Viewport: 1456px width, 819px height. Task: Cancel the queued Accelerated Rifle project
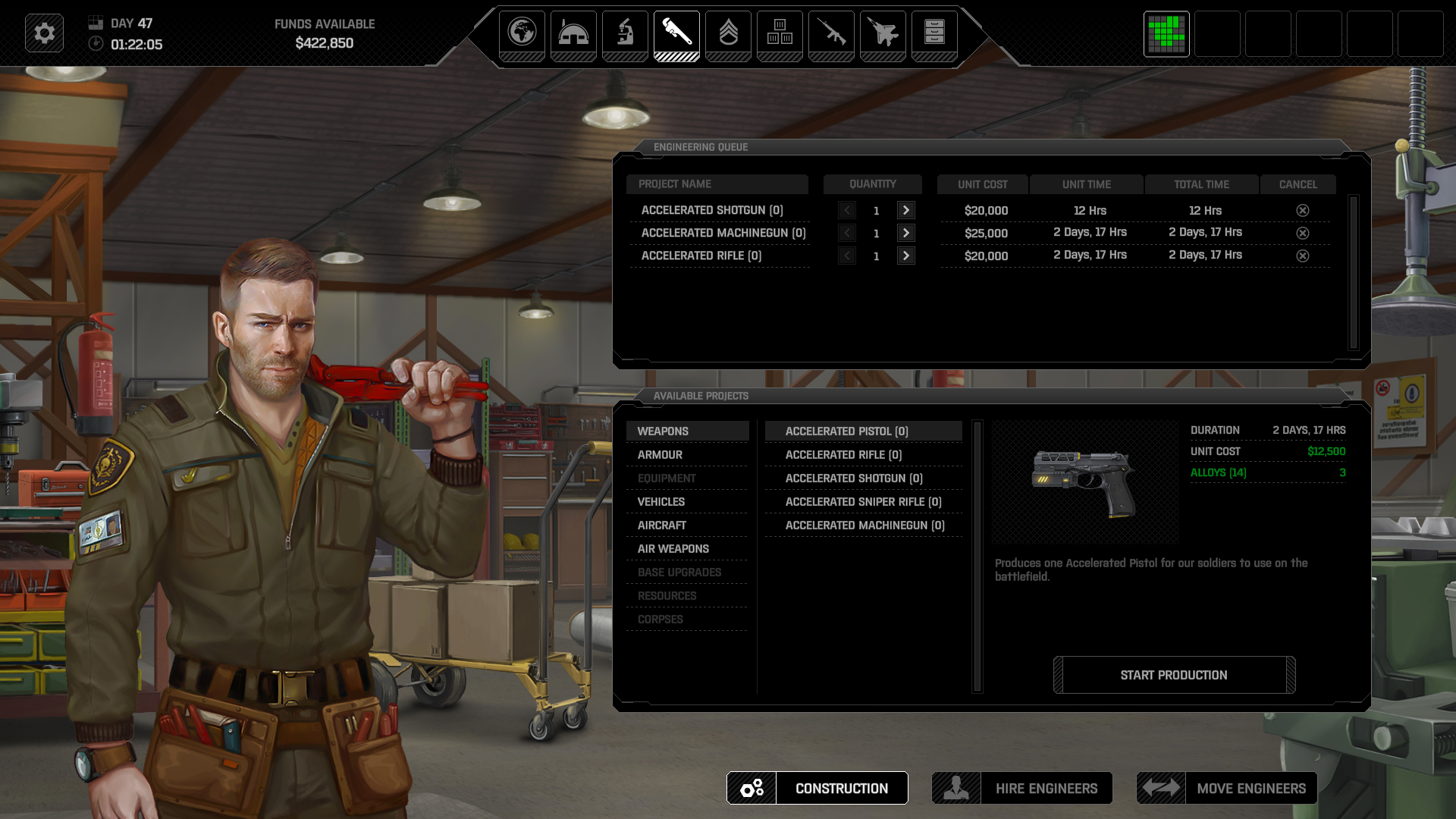pyautogui.click(x=1303, y=256)
